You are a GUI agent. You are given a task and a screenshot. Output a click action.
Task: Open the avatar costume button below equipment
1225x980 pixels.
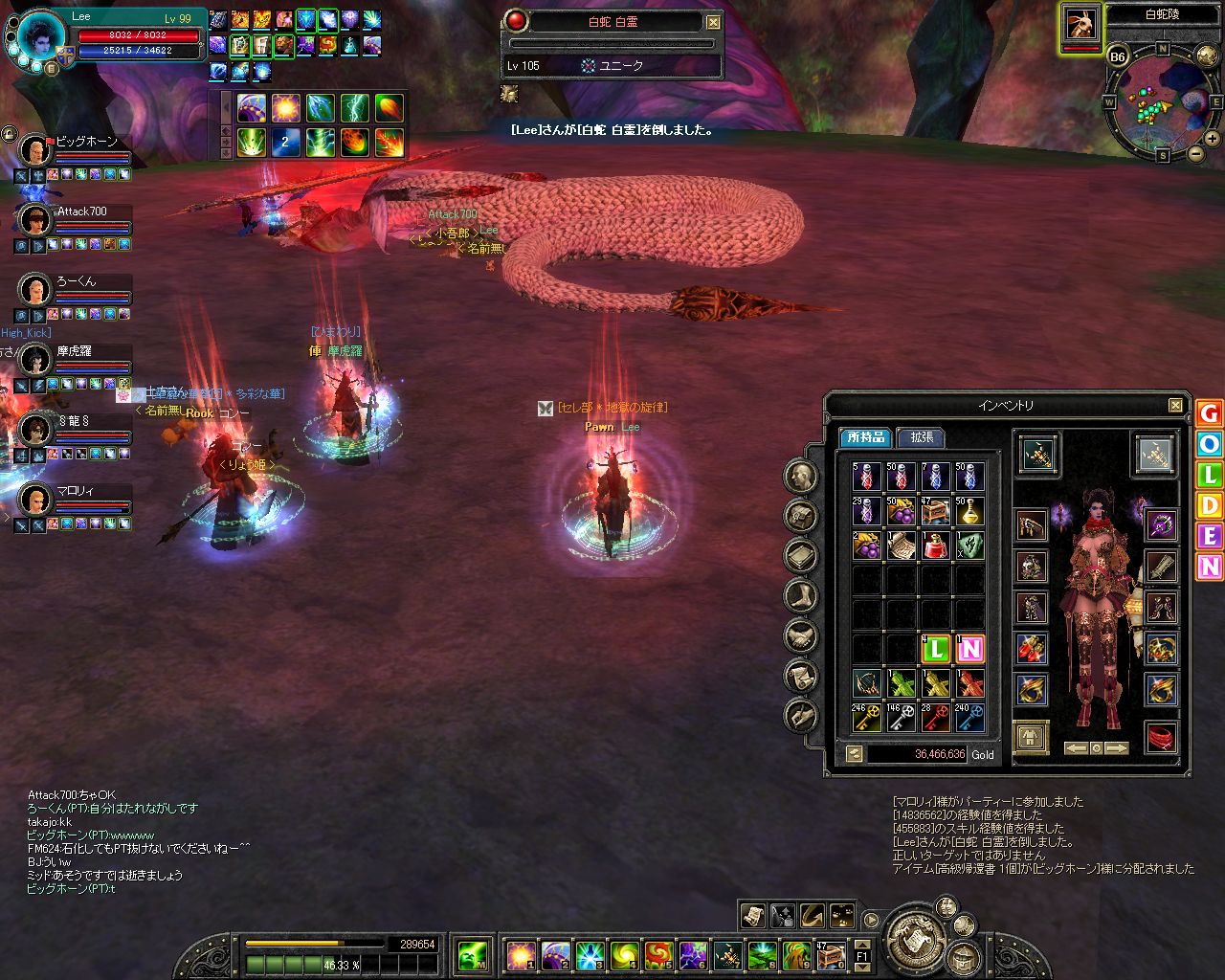pyautogui.click(x=1031, y=738)
